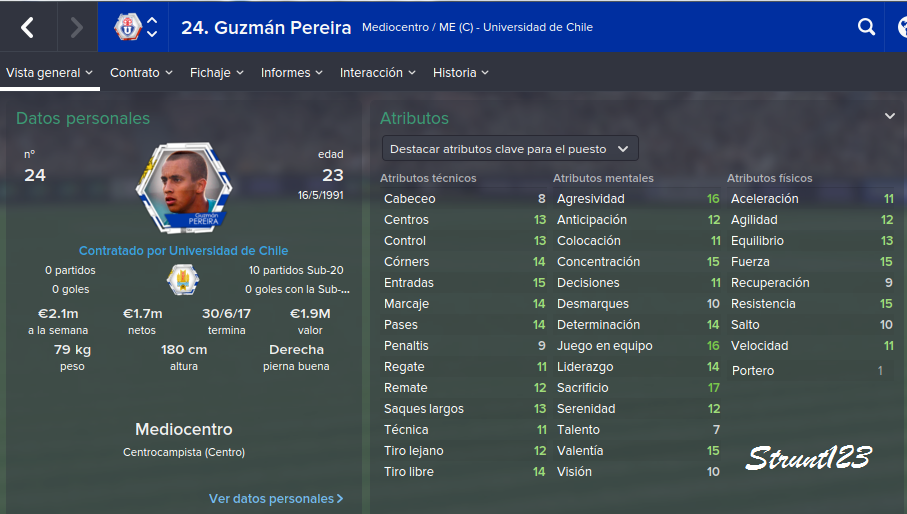
Task: Open the Contrato dropdown tab
Action: click(141, 73)
